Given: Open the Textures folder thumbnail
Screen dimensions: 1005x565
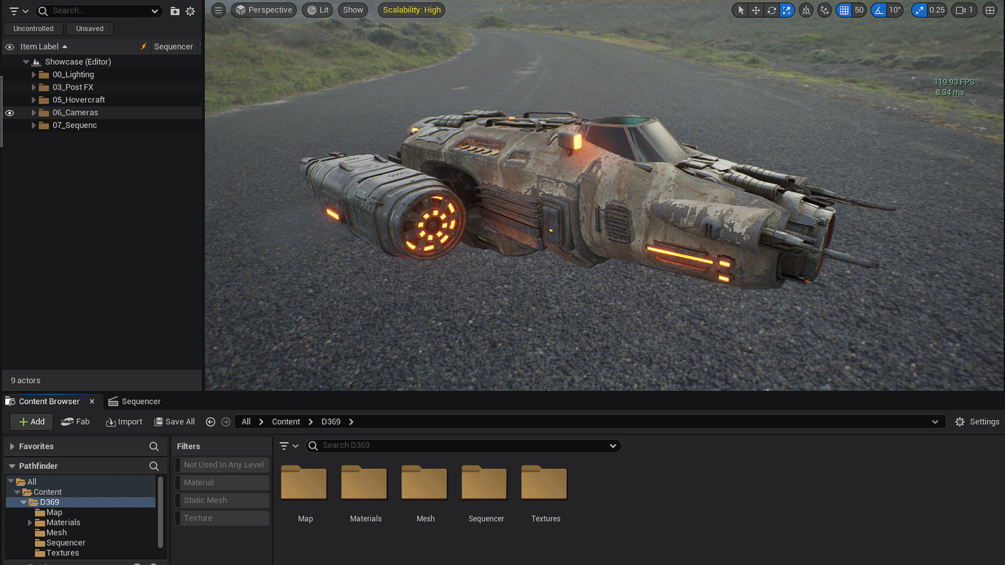Looking at the screenshot, I should (545, 484).
